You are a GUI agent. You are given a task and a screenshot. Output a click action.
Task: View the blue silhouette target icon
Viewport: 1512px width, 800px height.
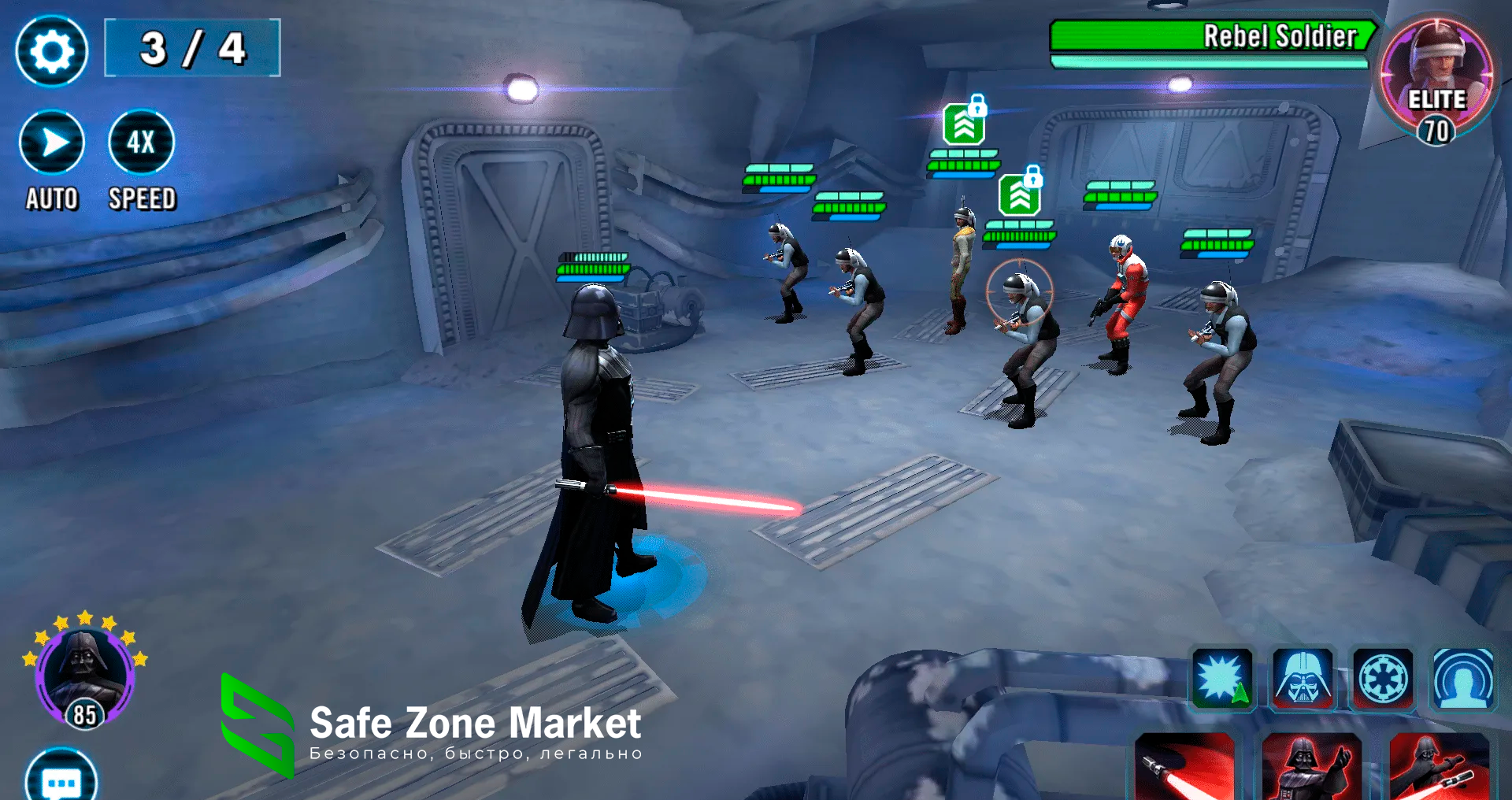[1463, 679]
